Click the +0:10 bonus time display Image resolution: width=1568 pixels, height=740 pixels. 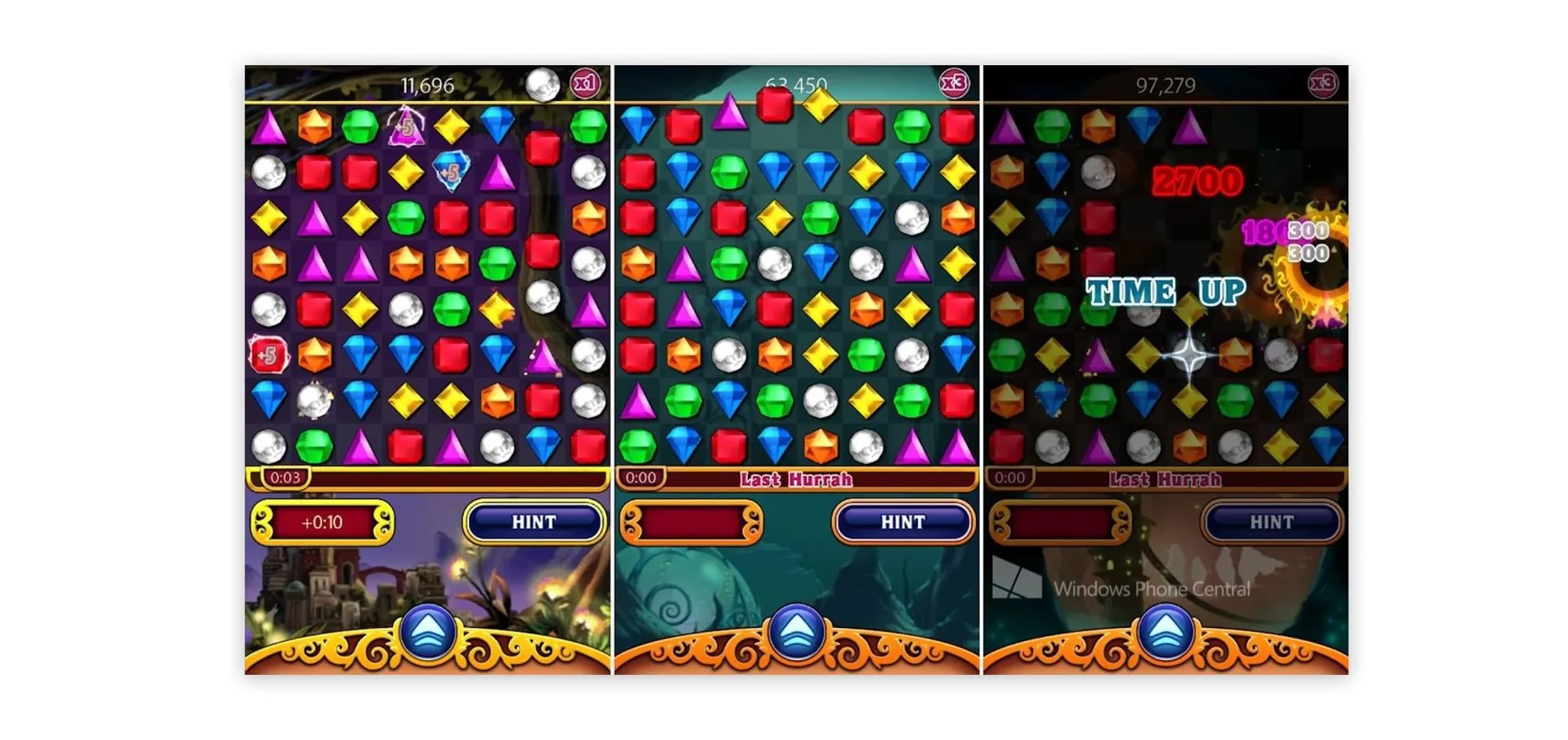tap(323, 523)
